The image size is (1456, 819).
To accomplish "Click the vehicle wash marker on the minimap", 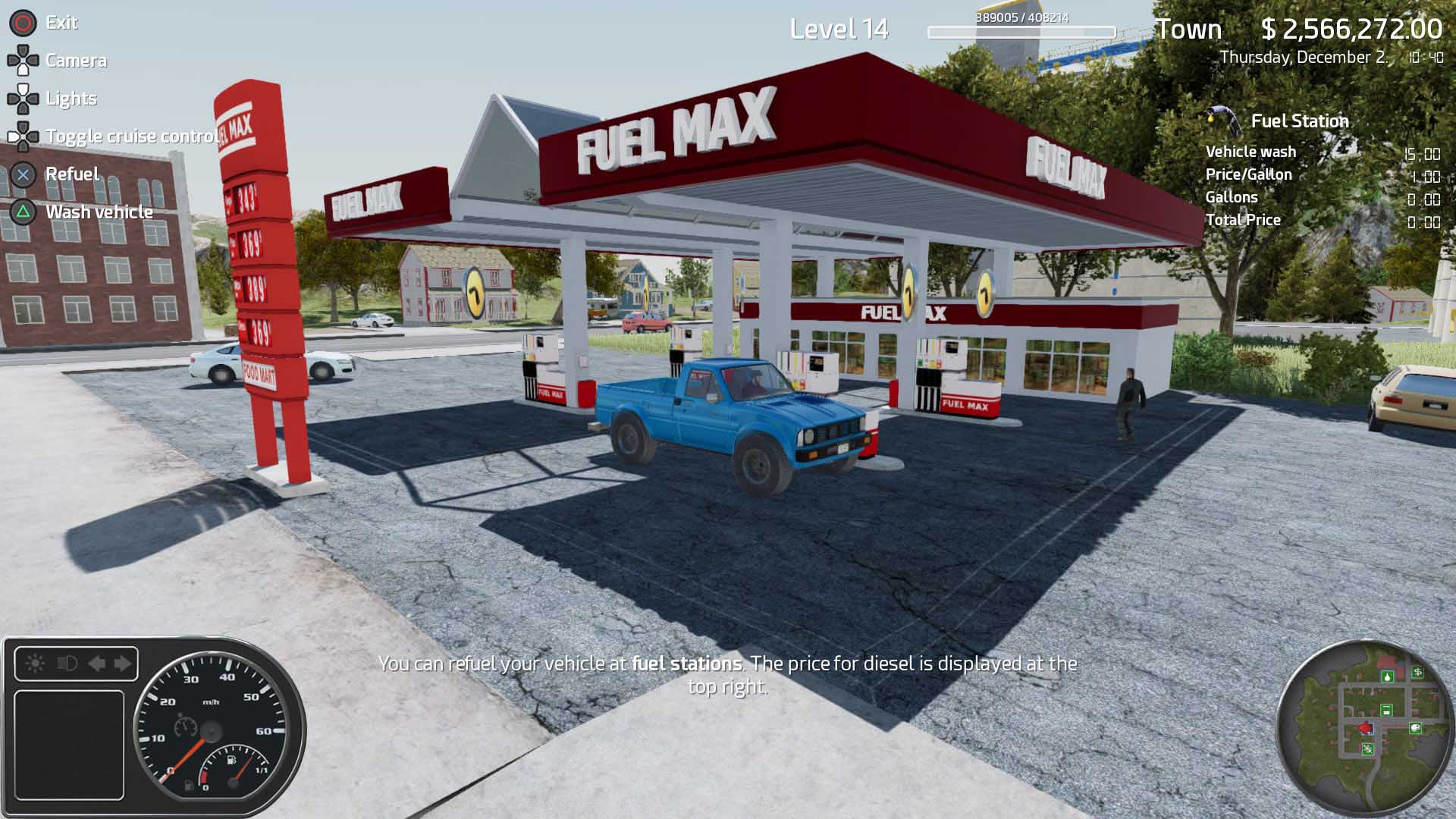I will click(x=1415, y=728).
